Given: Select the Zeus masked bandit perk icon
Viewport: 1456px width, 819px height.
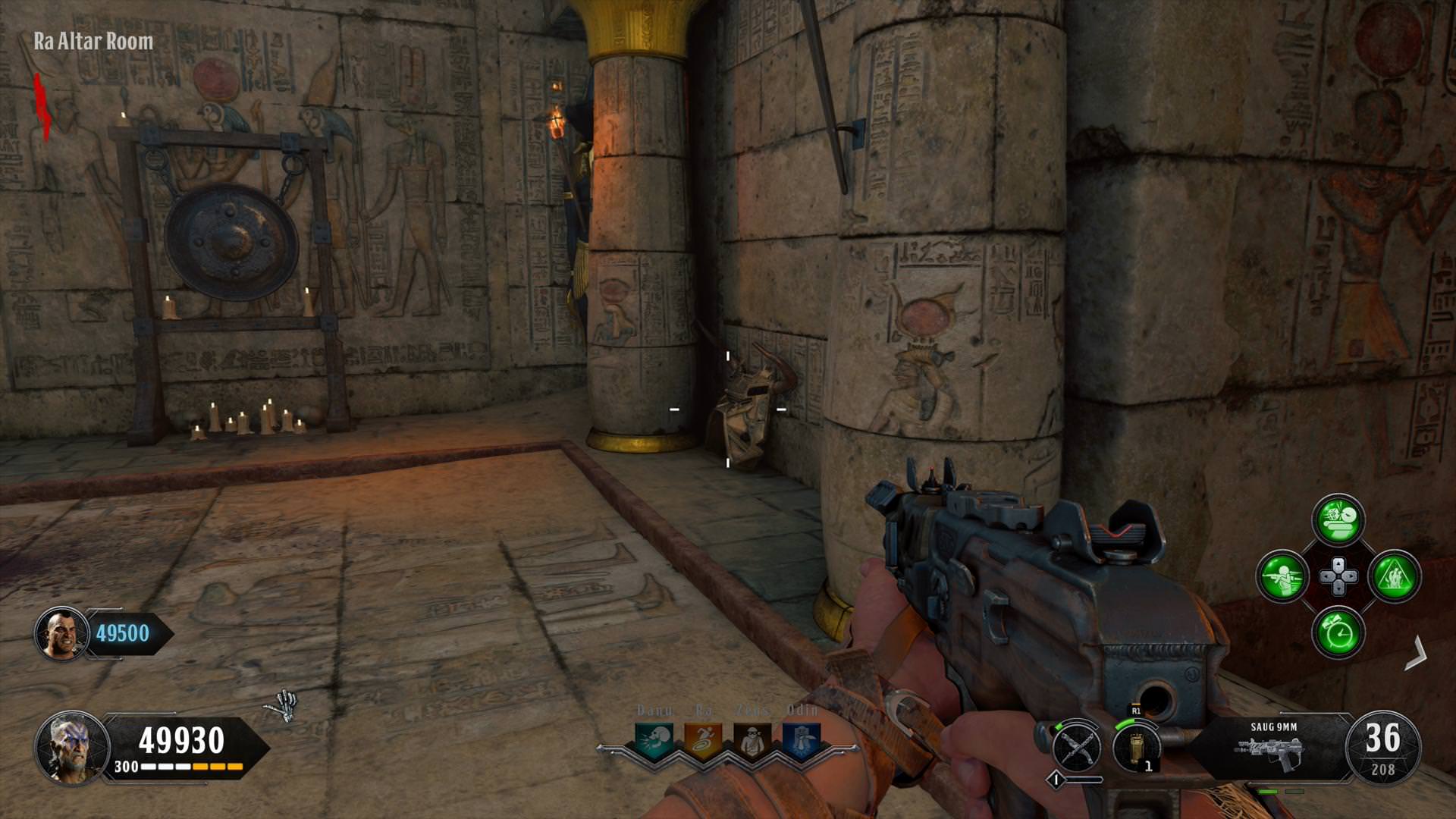Looking at the screenshot, I should pyautogui.click(x=752, y=740).
